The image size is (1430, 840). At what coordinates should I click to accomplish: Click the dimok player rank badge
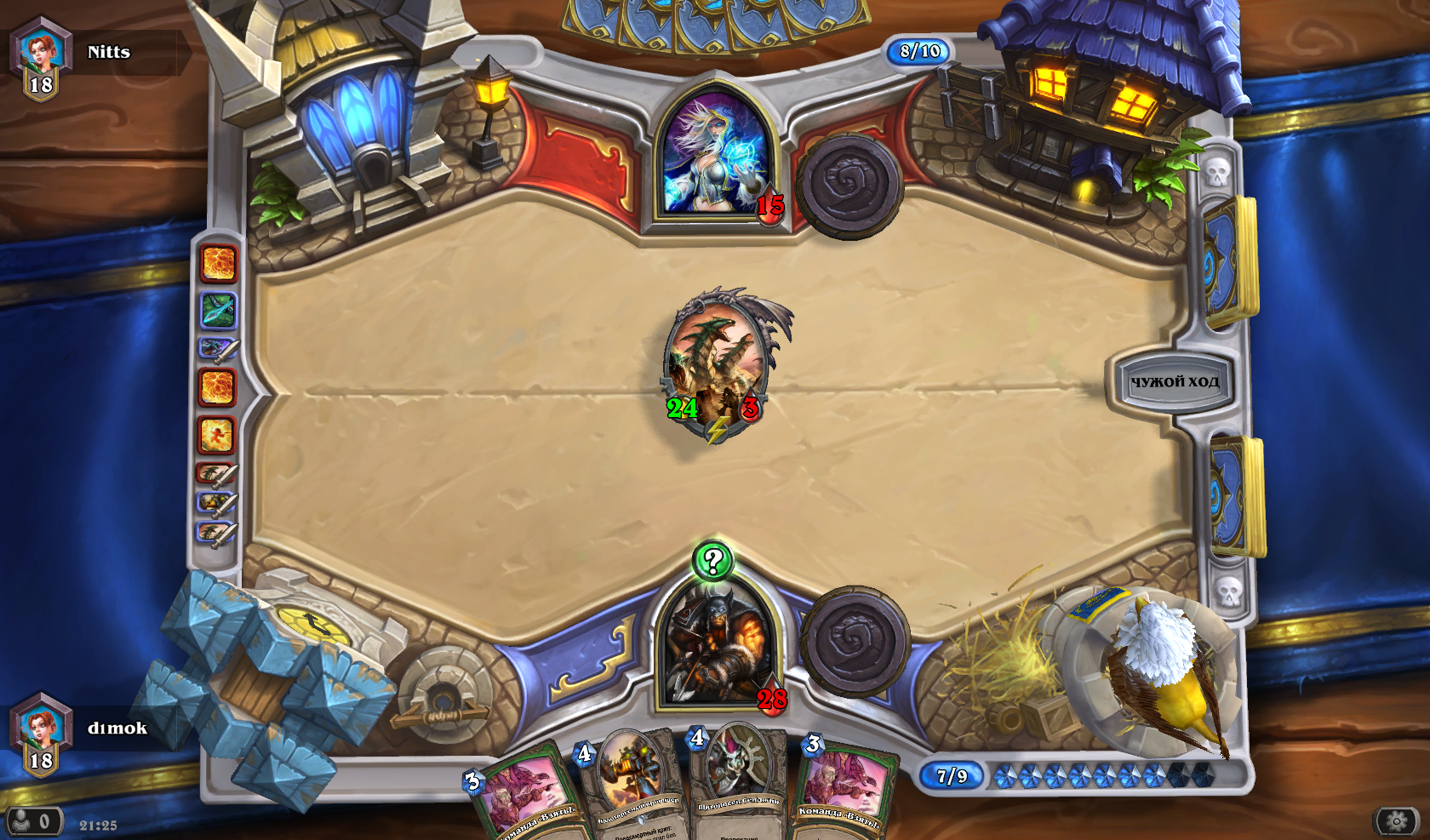coord(40,735)
